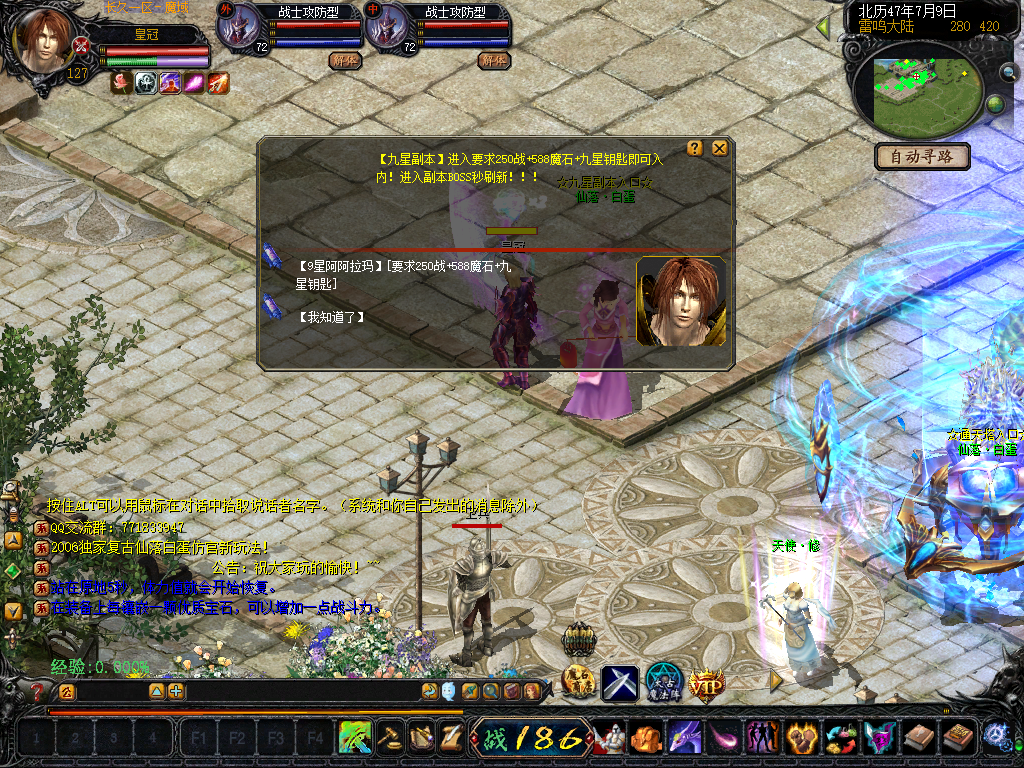Open the gear settings icon on the bottom bar
This screenshot has height=768, width=1024.
pos(995,737)
